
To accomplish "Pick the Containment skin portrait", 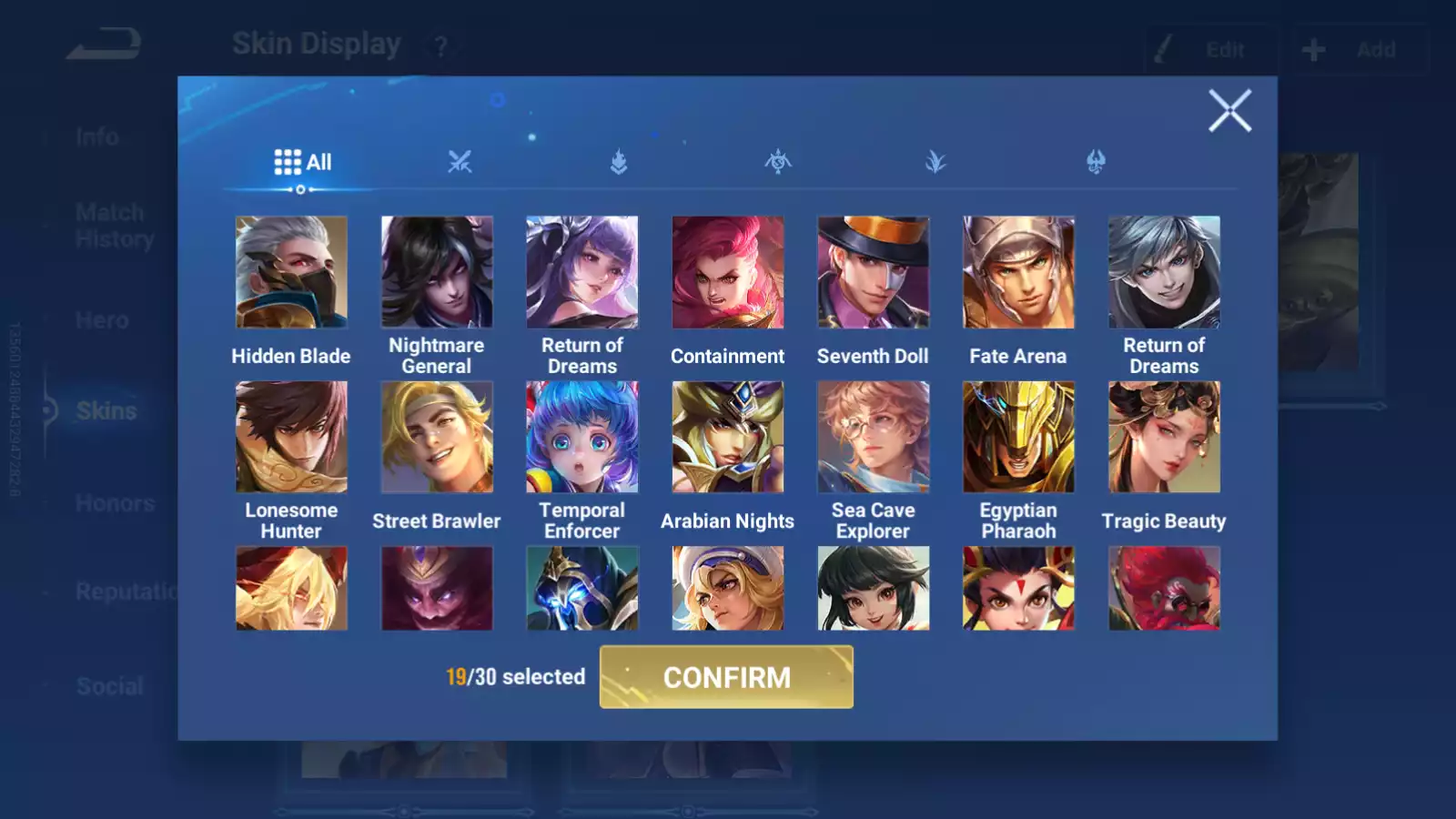I will tap(727, 272).
